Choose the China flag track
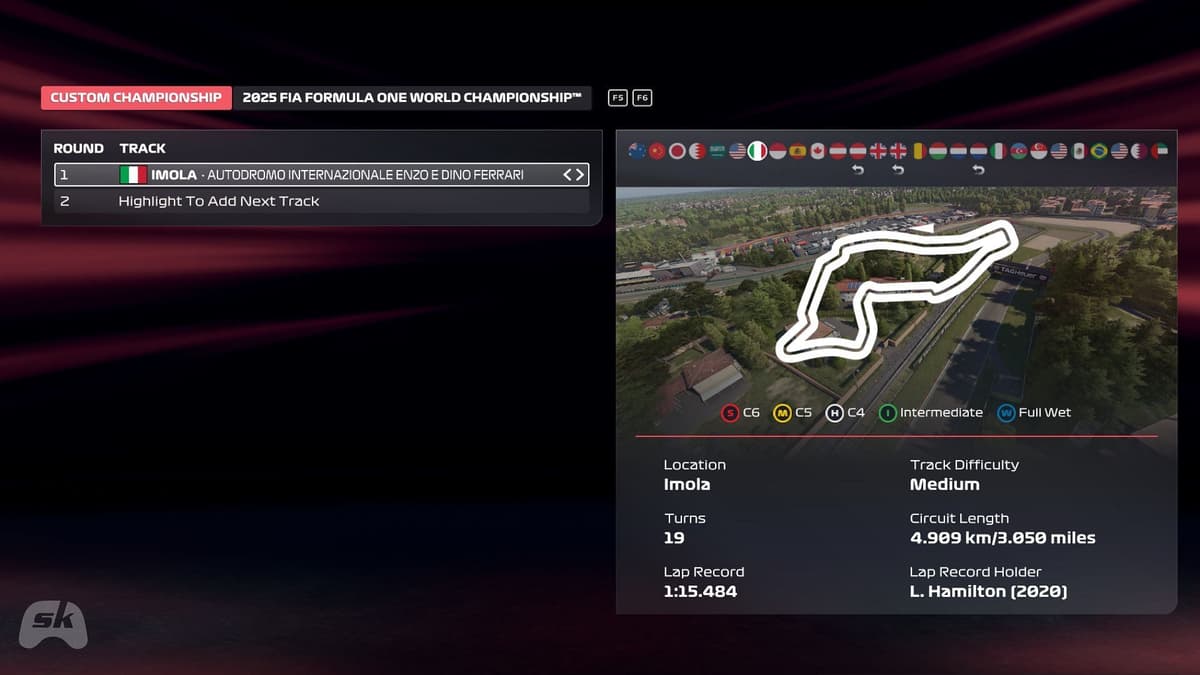 (657, 151)
